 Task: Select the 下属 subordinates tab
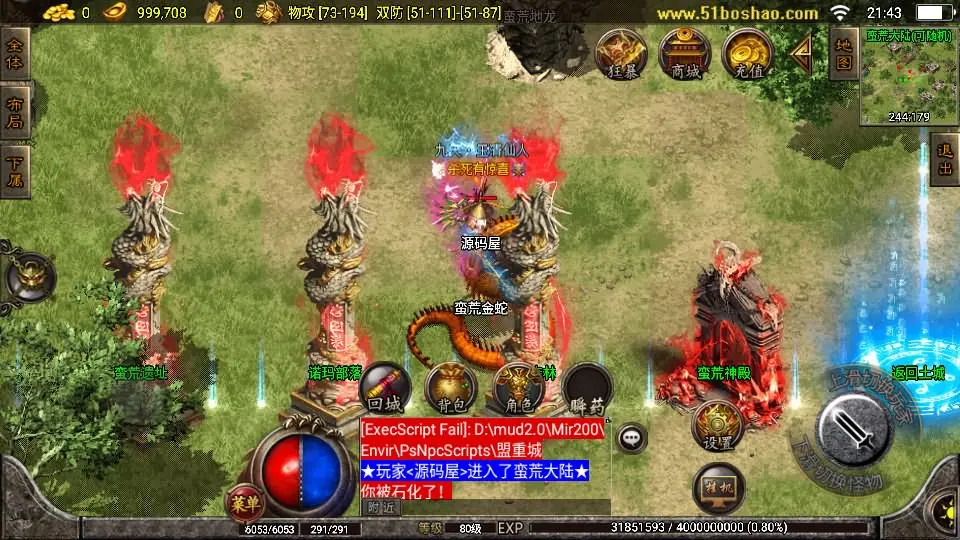15,171
